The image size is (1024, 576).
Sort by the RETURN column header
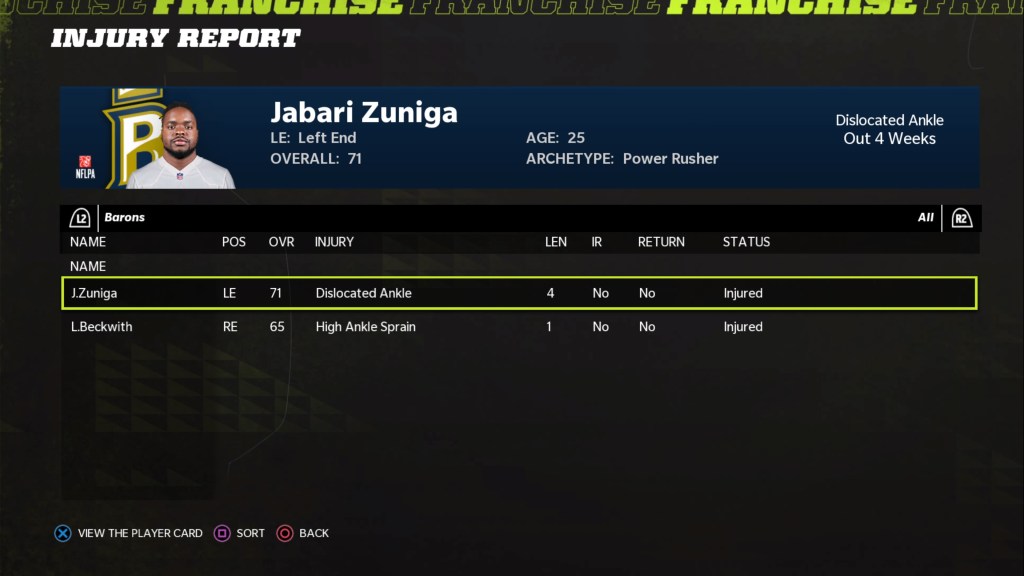click(661, 242)
